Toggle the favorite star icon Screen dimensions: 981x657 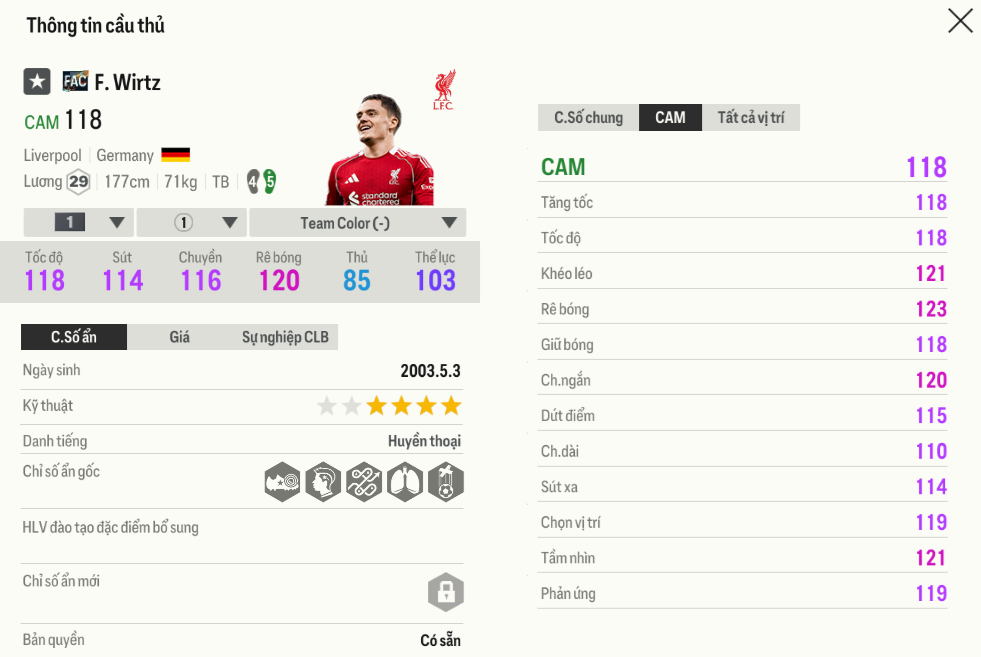tap(37, 82)
